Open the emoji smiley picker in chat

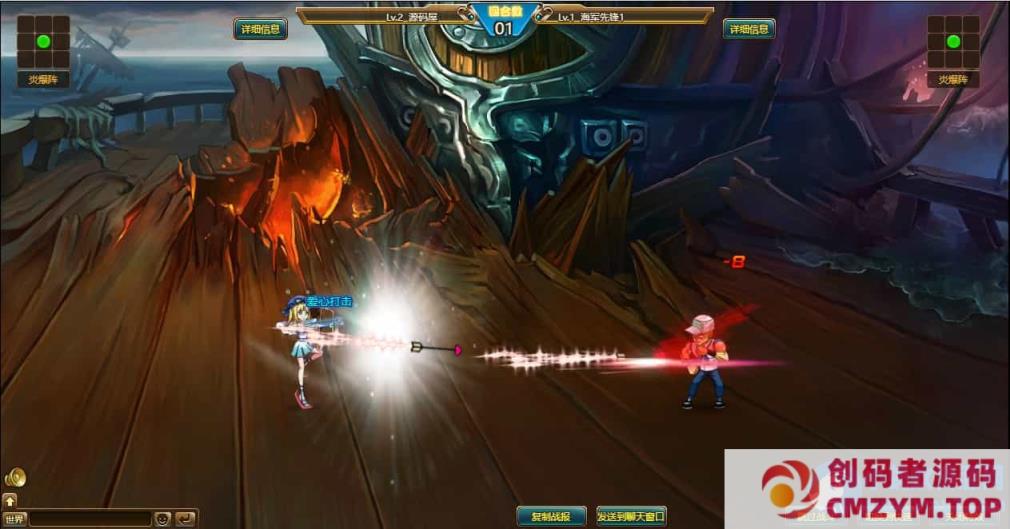(x=162, y=519)
